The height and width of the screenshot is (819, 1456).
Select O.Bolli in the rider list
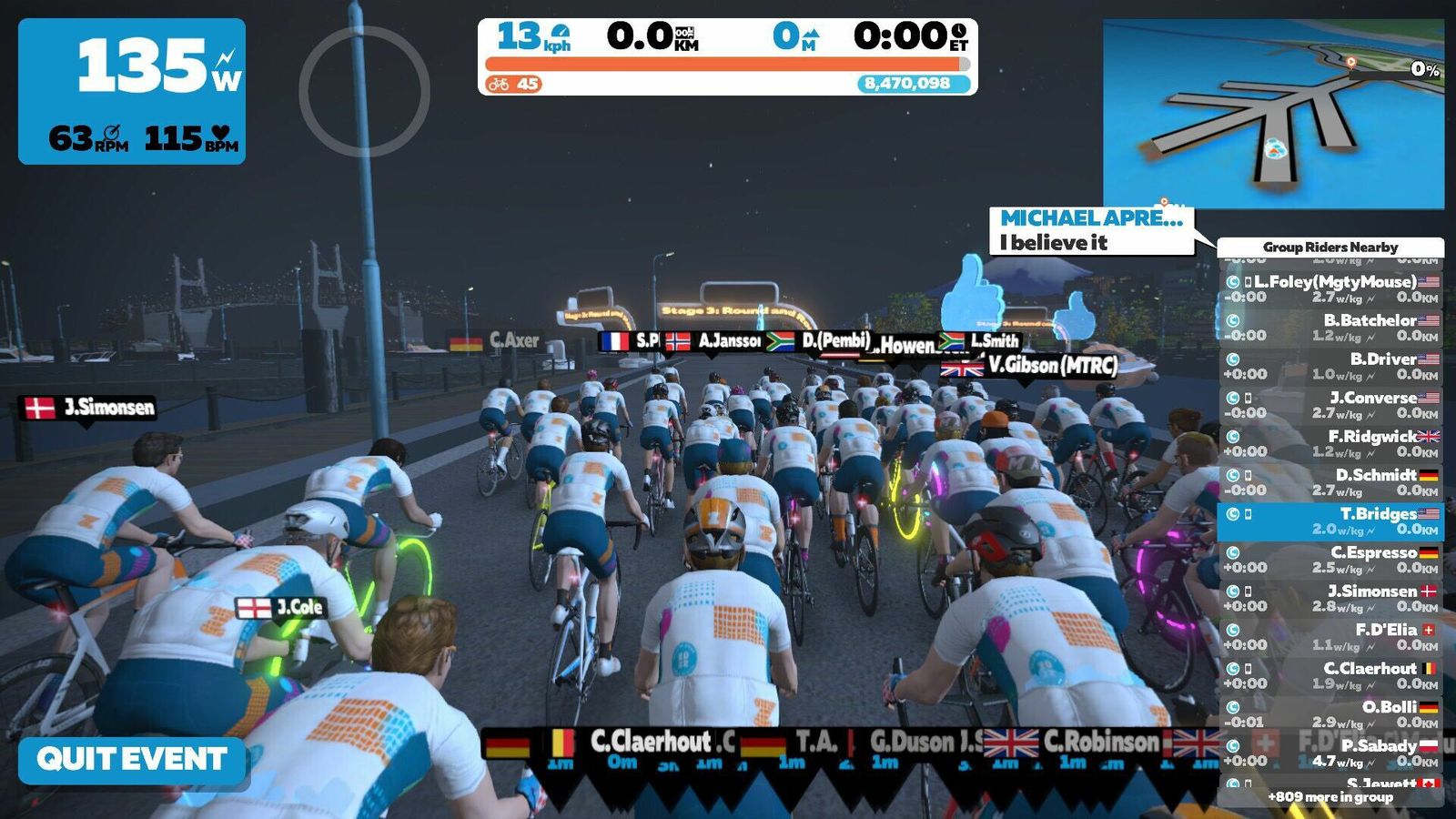pyautogui.click(x=1330, y=714)
